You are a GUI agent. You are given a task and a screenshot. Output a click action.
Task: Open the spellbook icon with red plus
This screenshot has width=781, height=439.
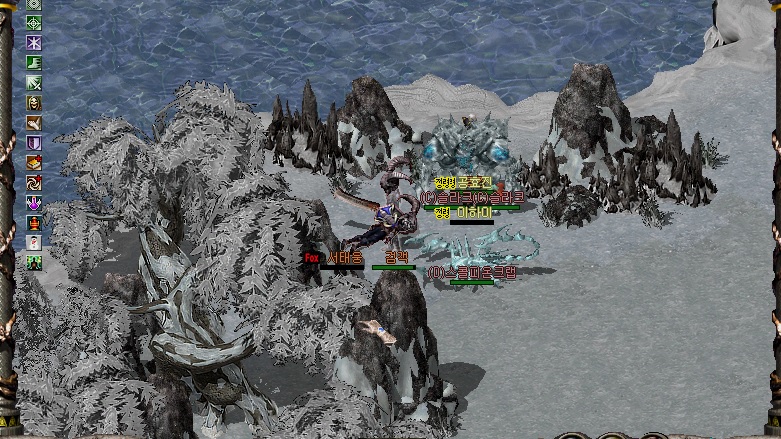pos(34,163)
